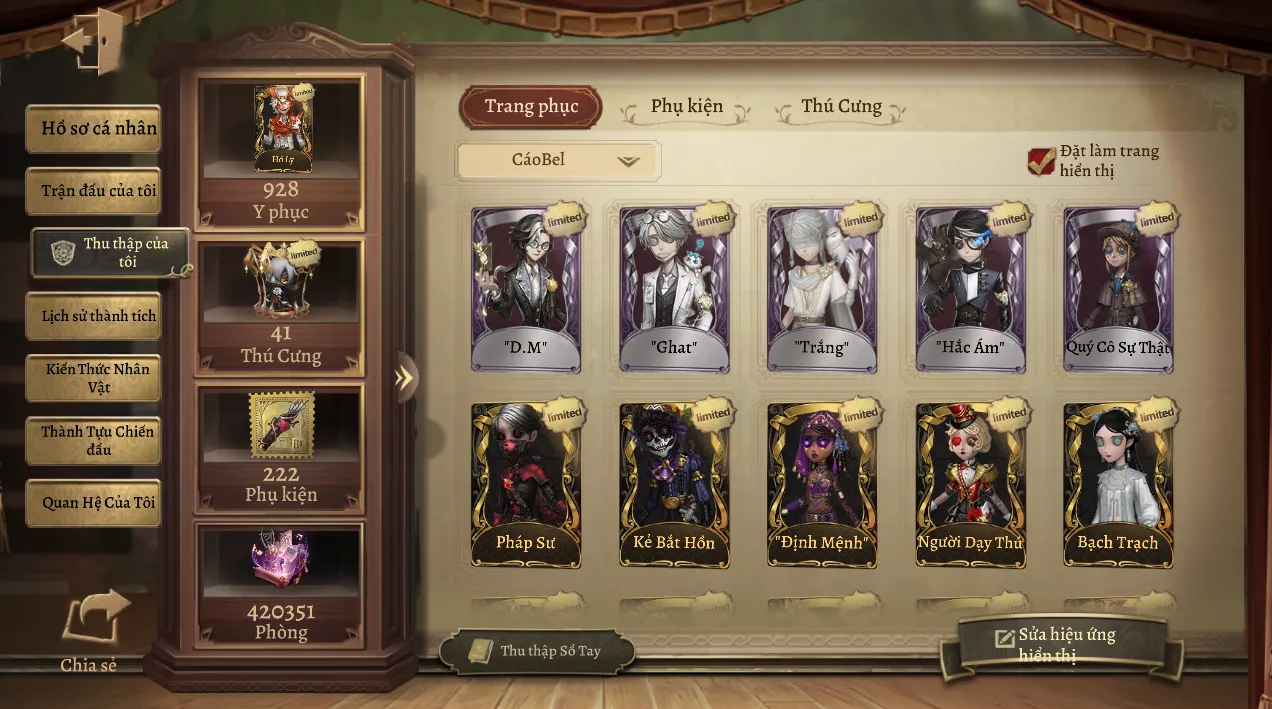Click Sửa hiệu ứng hiển thị button
Image resolution: width=1272 pixels, height=709 pixels.
click(1063, 645)
